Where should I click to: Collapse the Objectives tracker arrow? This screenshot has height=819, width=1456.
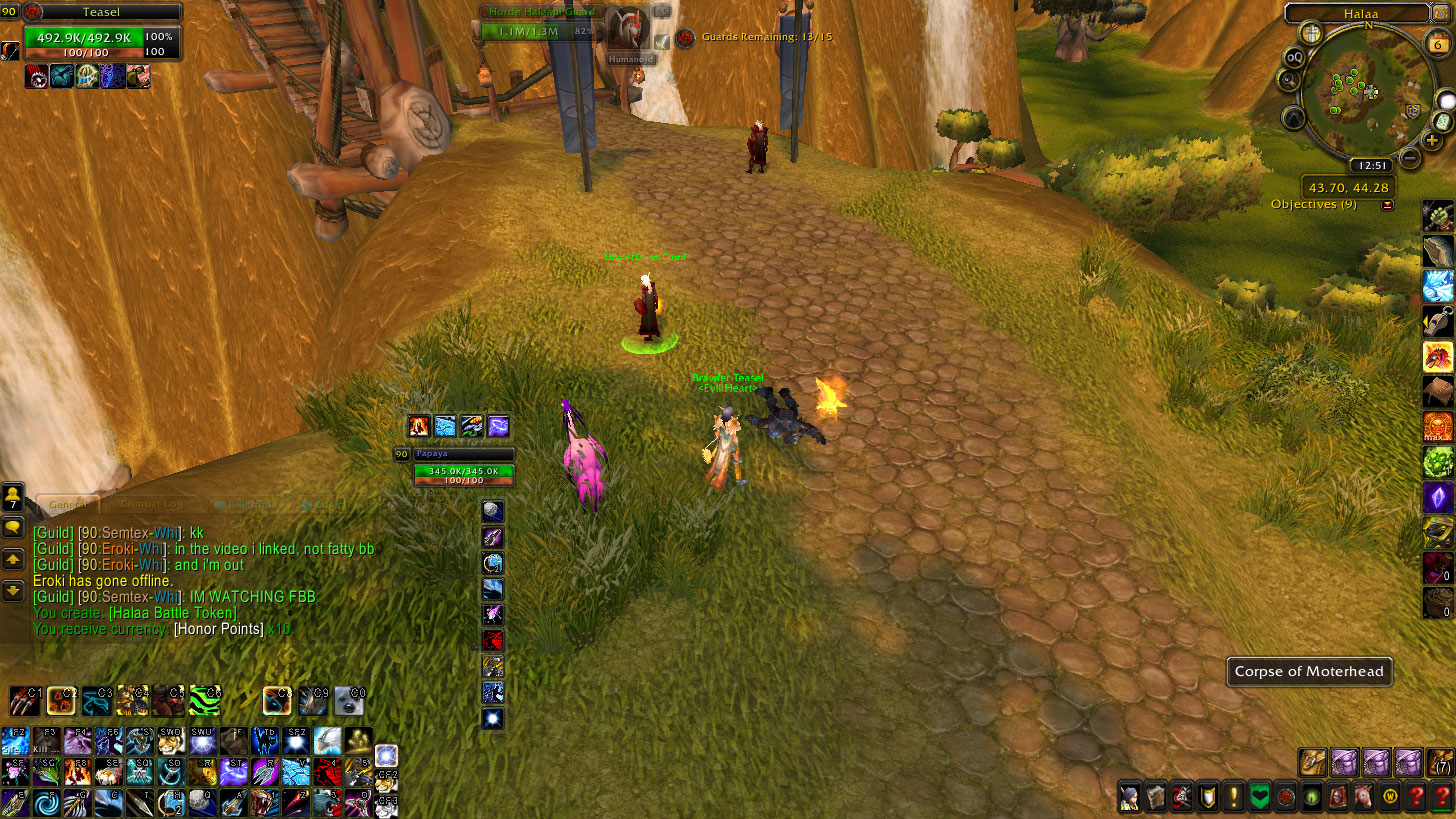(x=1387, y=205)
